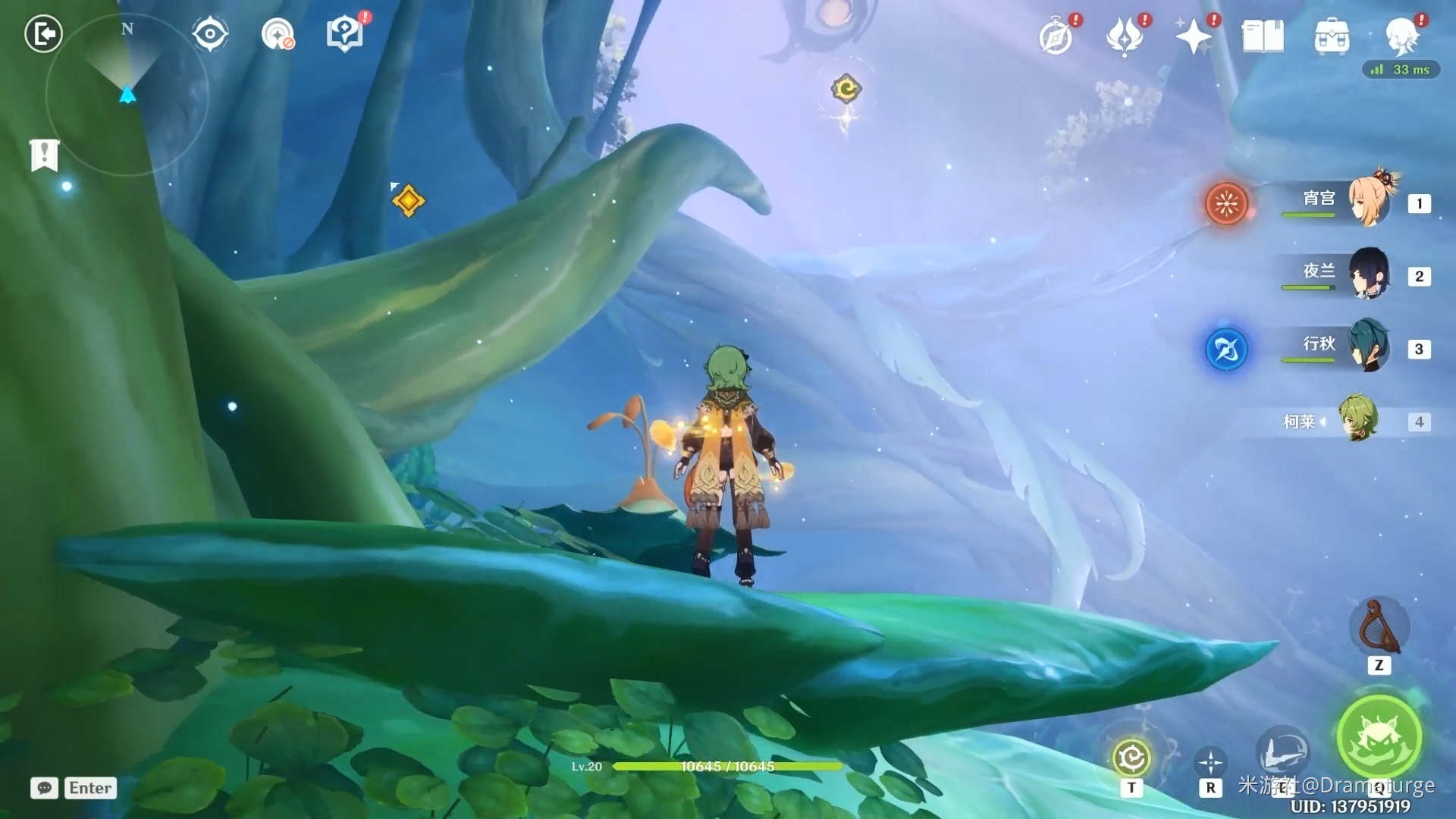Activate the green cat elemental burst
This screenshot has width=1456, height=819.
click(x=1379, y=737)
